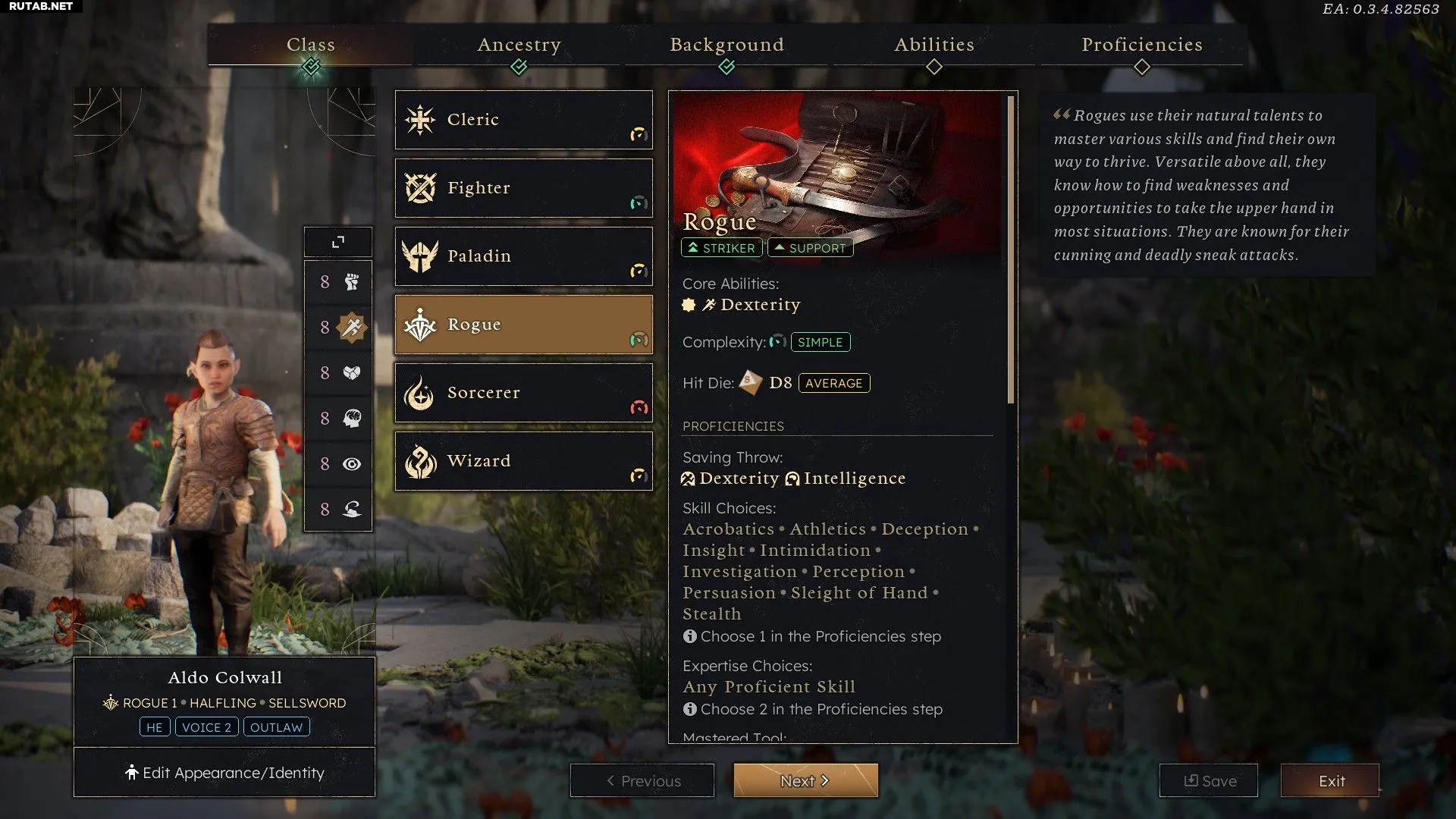Exit character creation

pyautogui.click(x=1330, y=780)
